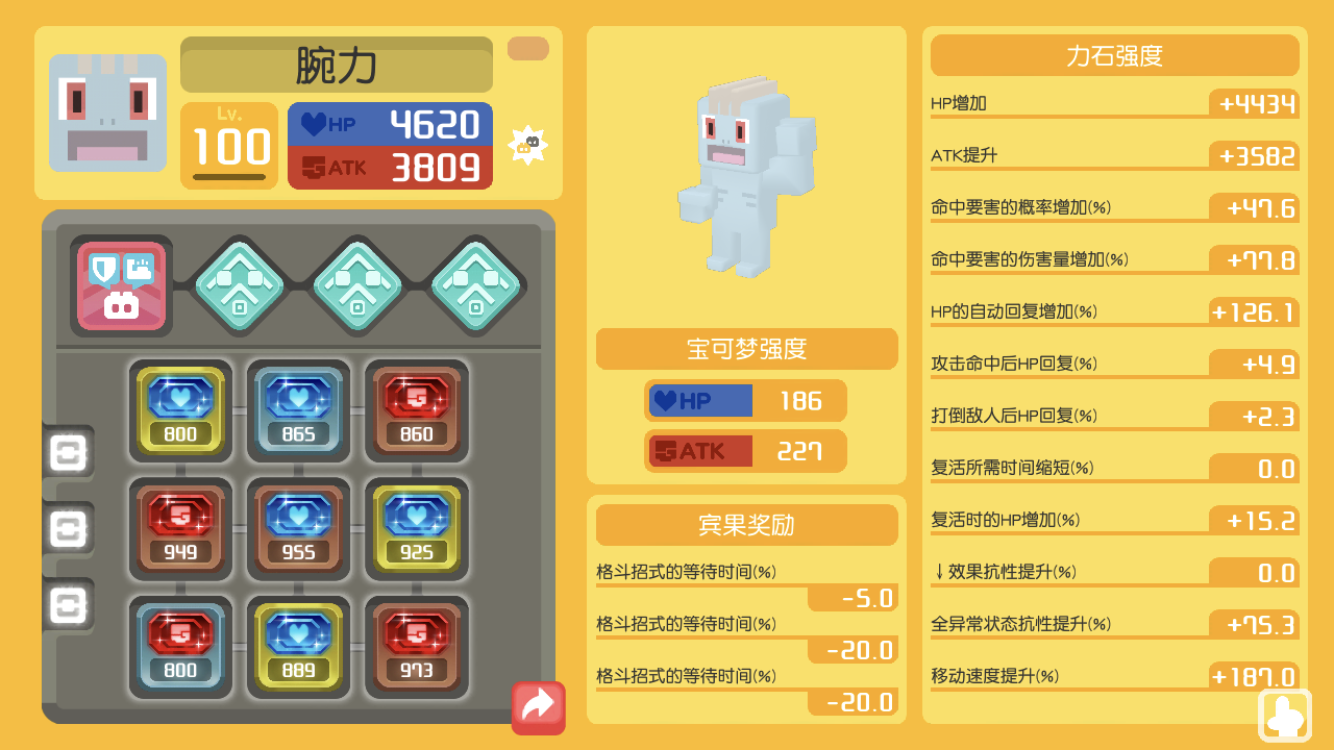The width and height of the screenshot is (1334, 750).
Task: Select the first empty teal move slot
Action: [x=240, y=283]
